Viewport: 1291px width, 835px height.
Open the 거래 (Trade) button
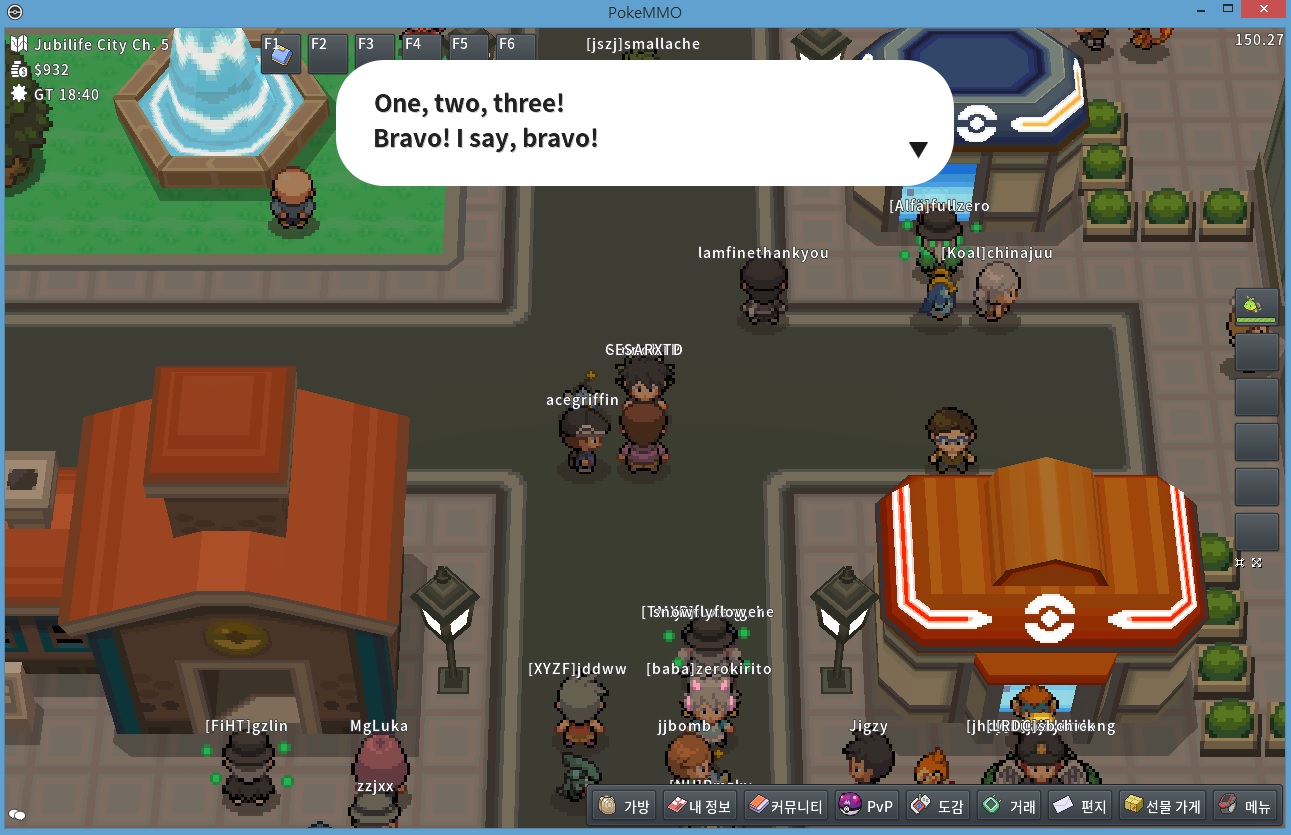click(x=1009, y=806)
